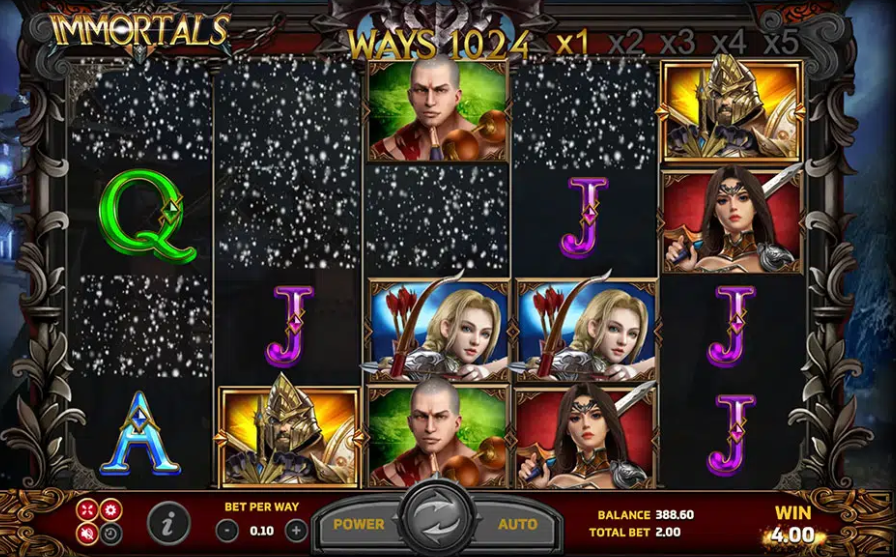Open the paytable info button
Image resolution: width=896 pixels, height=557 pixels.
coord(169,523)
